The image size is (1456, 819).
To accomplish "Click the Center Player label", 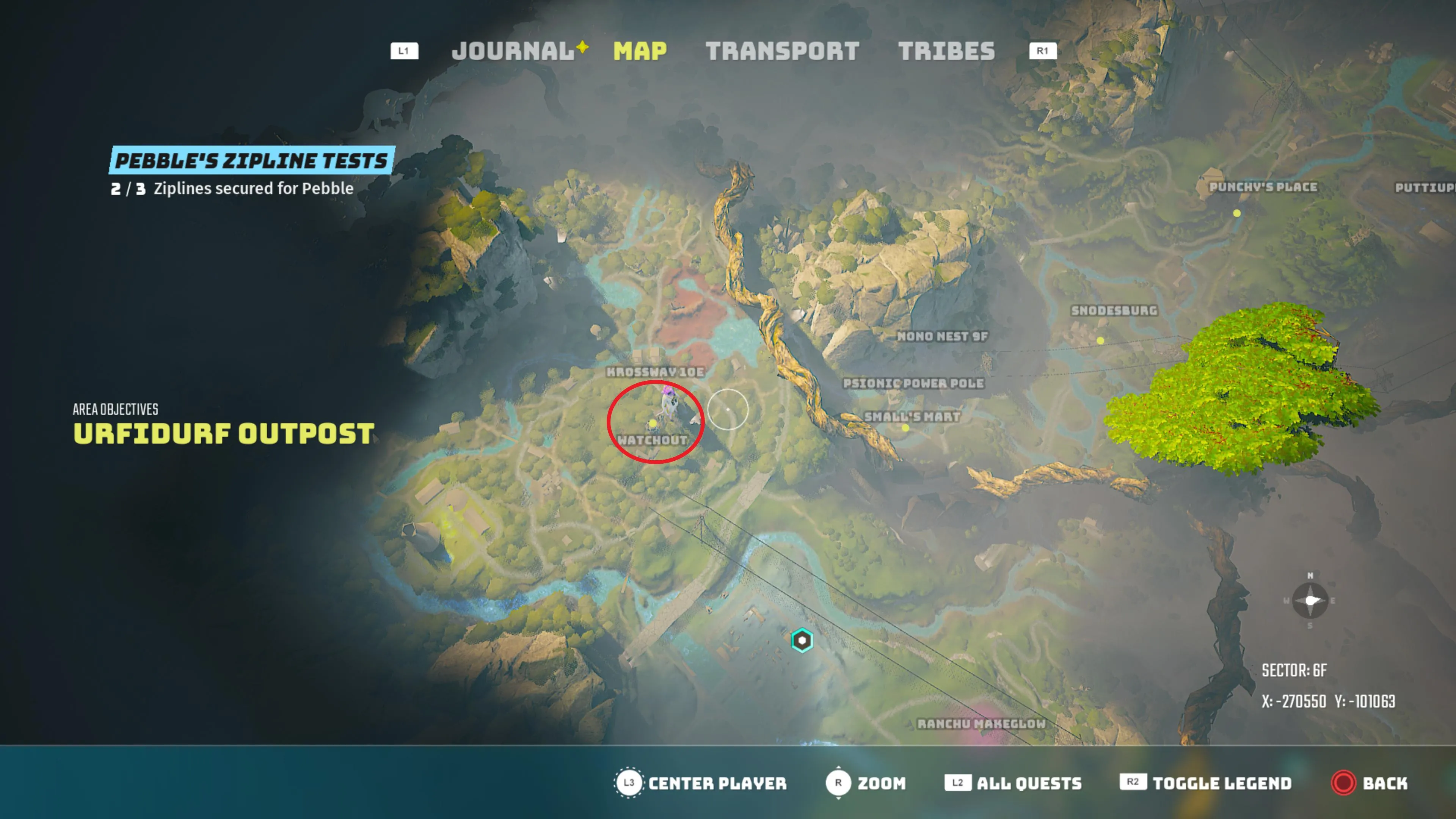I will click(717, 783).
